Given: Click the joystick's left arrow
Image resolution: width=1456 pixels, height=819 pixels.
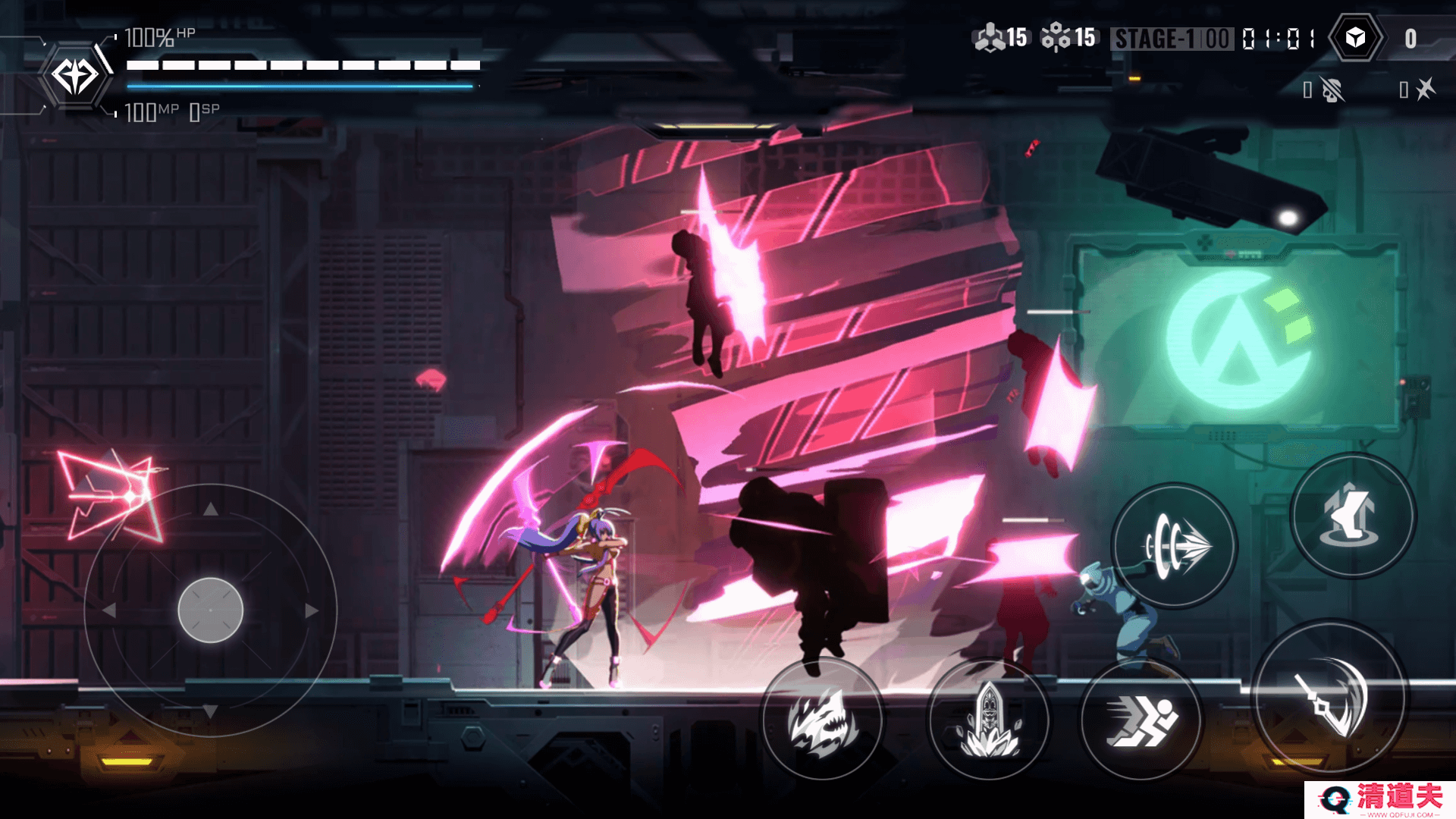Looking at the screenshot, I should point(109,610).
